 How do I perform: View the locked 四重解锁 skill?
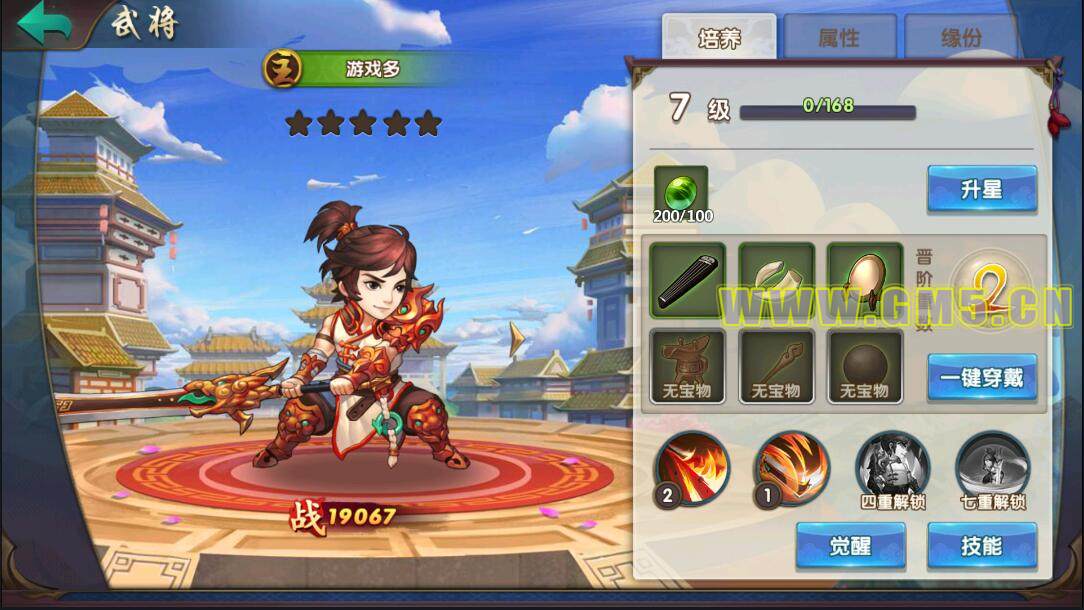892,467
